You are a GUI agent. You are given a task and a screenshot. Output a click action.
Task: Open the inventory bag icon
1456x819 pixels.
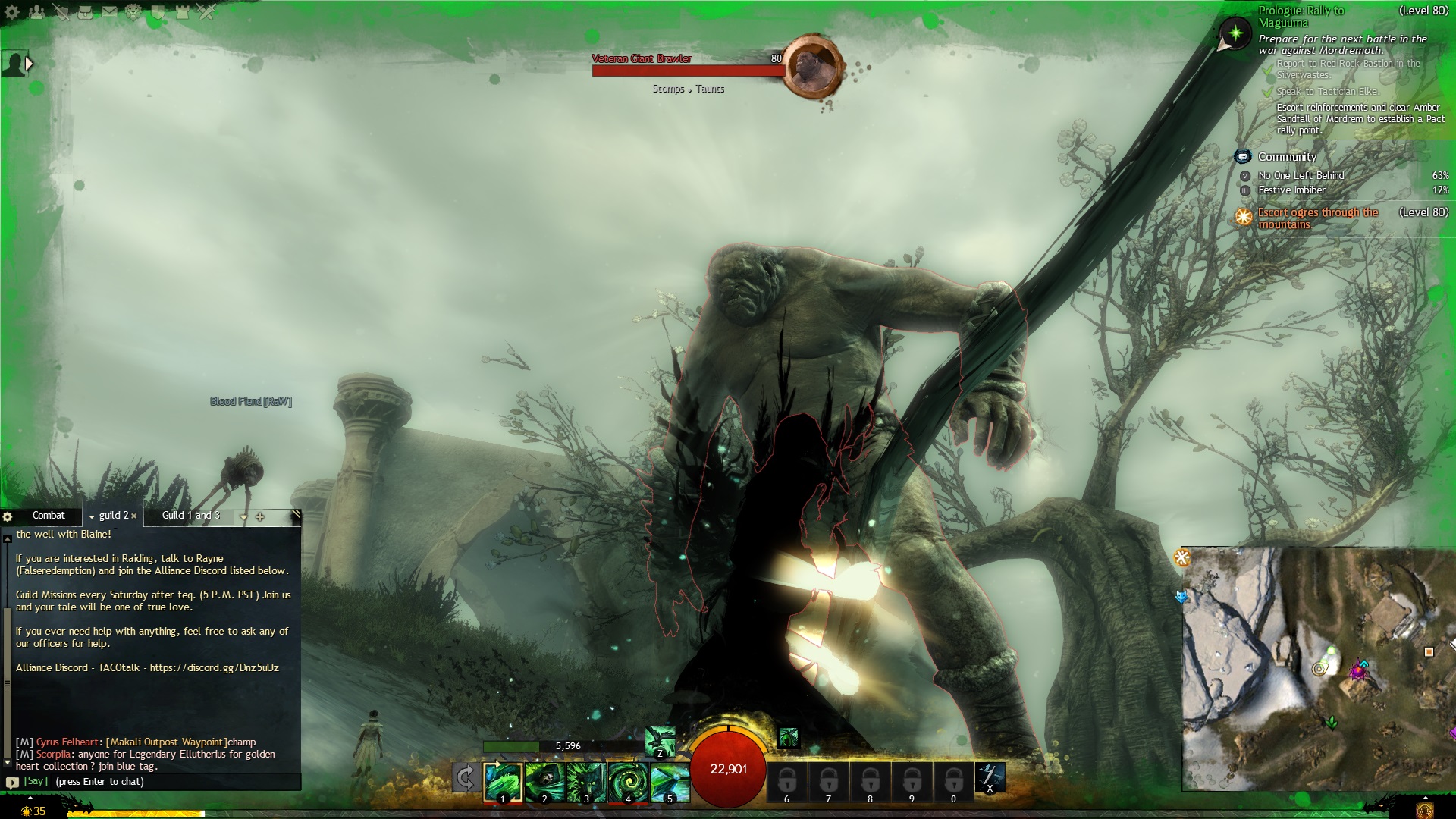(x=85, y=11)
